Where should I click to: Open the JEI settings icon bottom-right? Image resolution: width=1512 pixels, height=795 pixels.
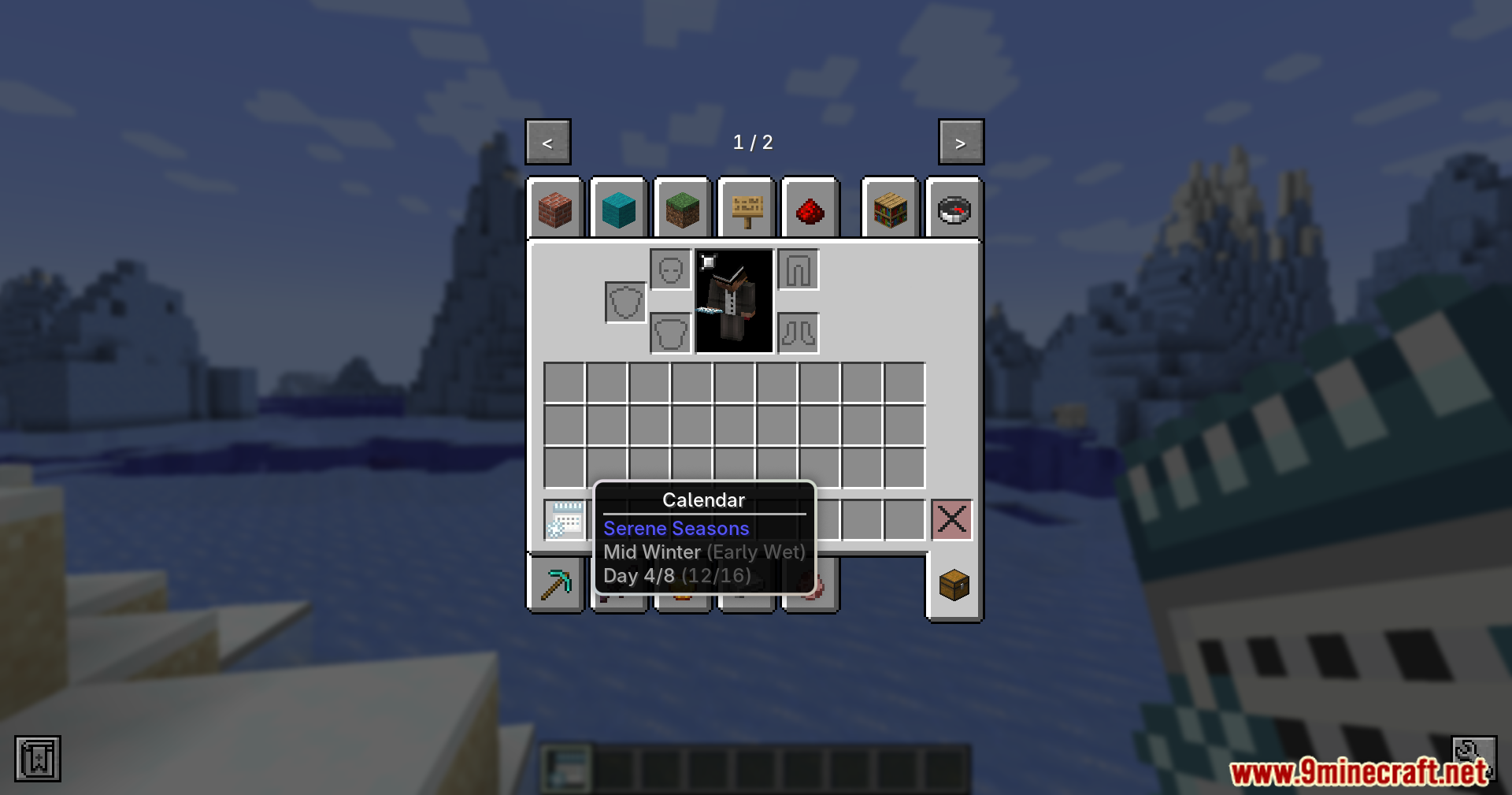(1474, 758)
